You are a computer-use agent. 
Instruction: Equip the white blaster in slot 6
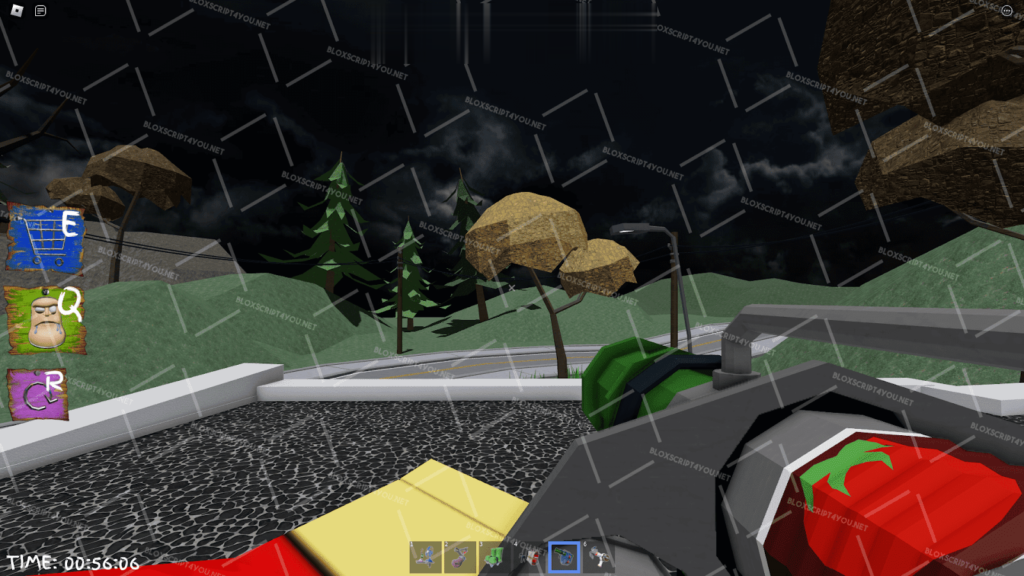tap(598, 556)
